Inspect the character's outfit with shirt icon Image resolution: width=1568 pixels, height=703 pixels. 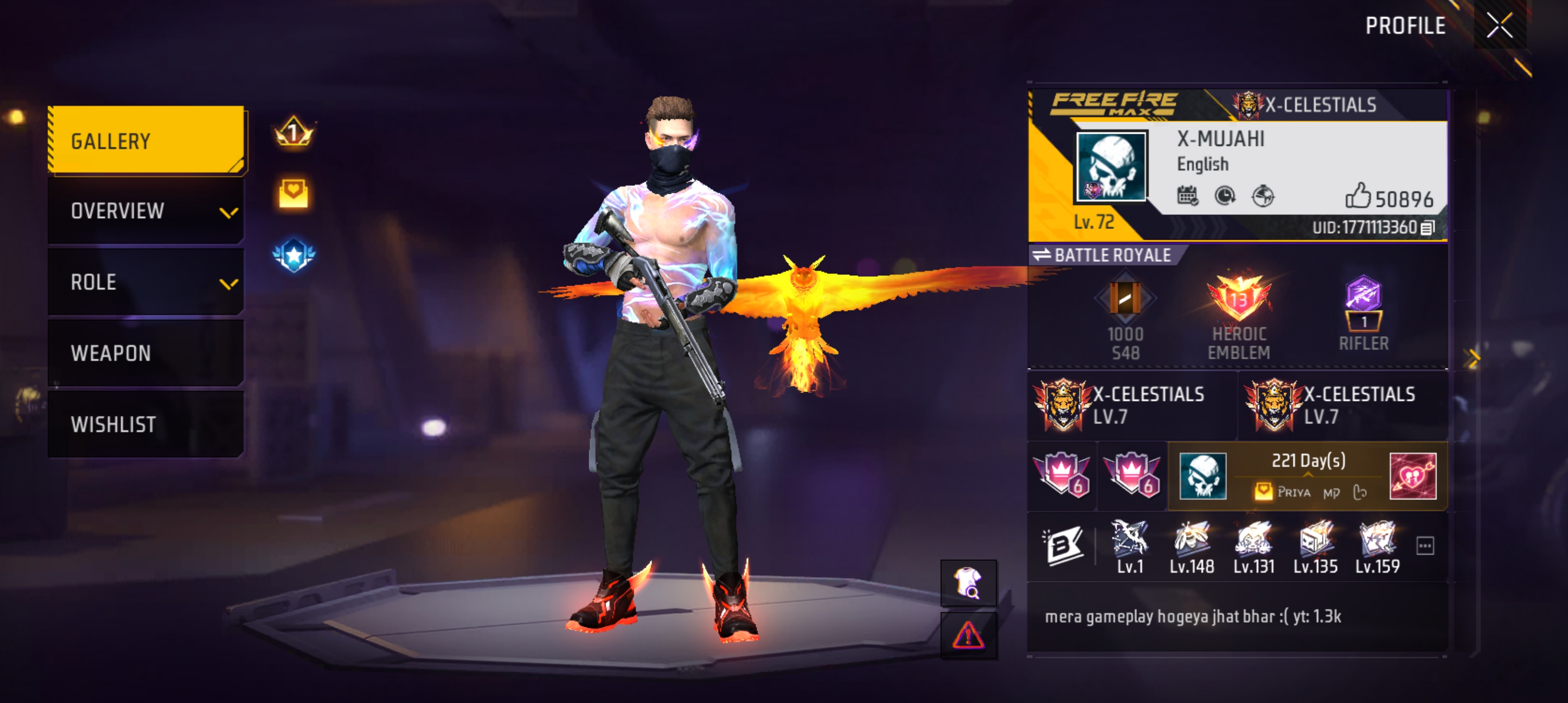pyautogui.click(x=968, y=582)
